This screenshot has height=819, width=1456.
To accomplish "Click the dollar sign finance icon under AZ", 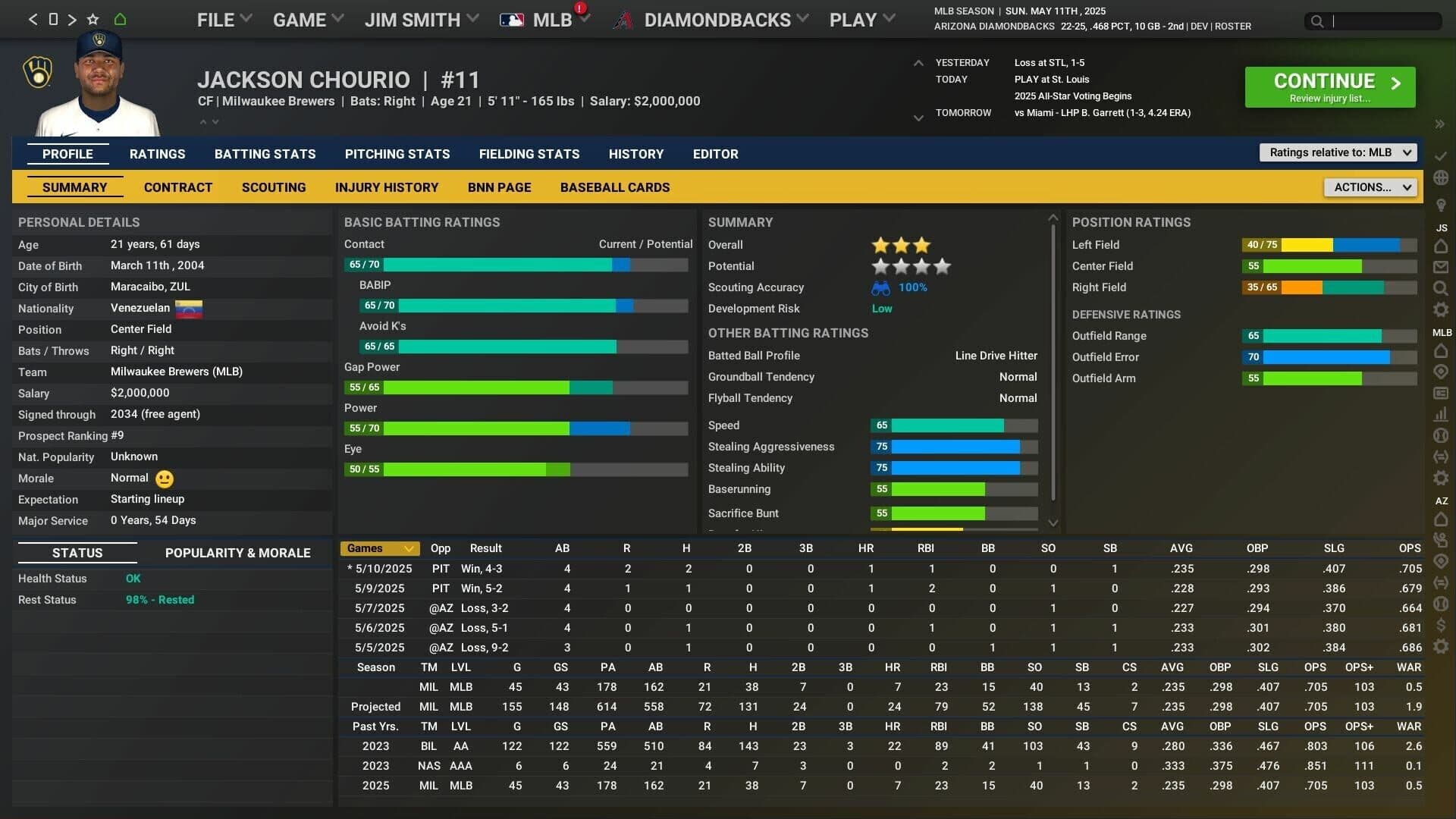I will point(1442,625).
